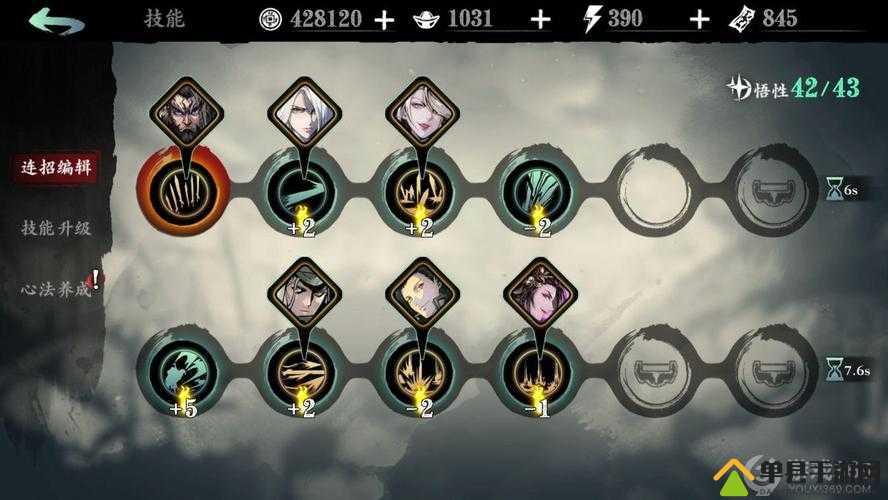Select the purple-robed woman portrait
Viewport: 888px width, 500px height.
pos(538,292)
